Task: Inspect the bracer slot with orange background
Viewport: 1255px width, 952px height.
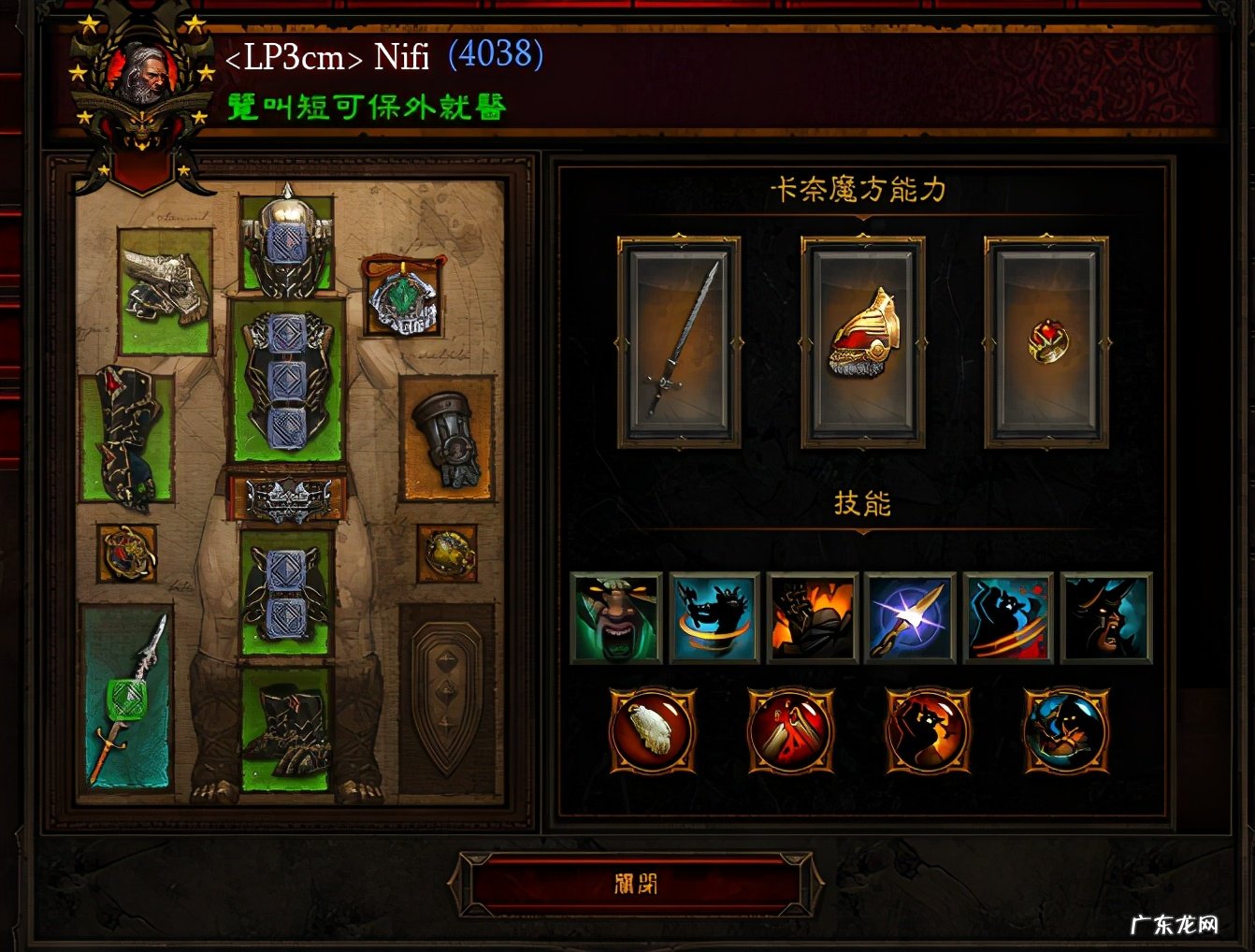Action: click(x=447, y=438)
